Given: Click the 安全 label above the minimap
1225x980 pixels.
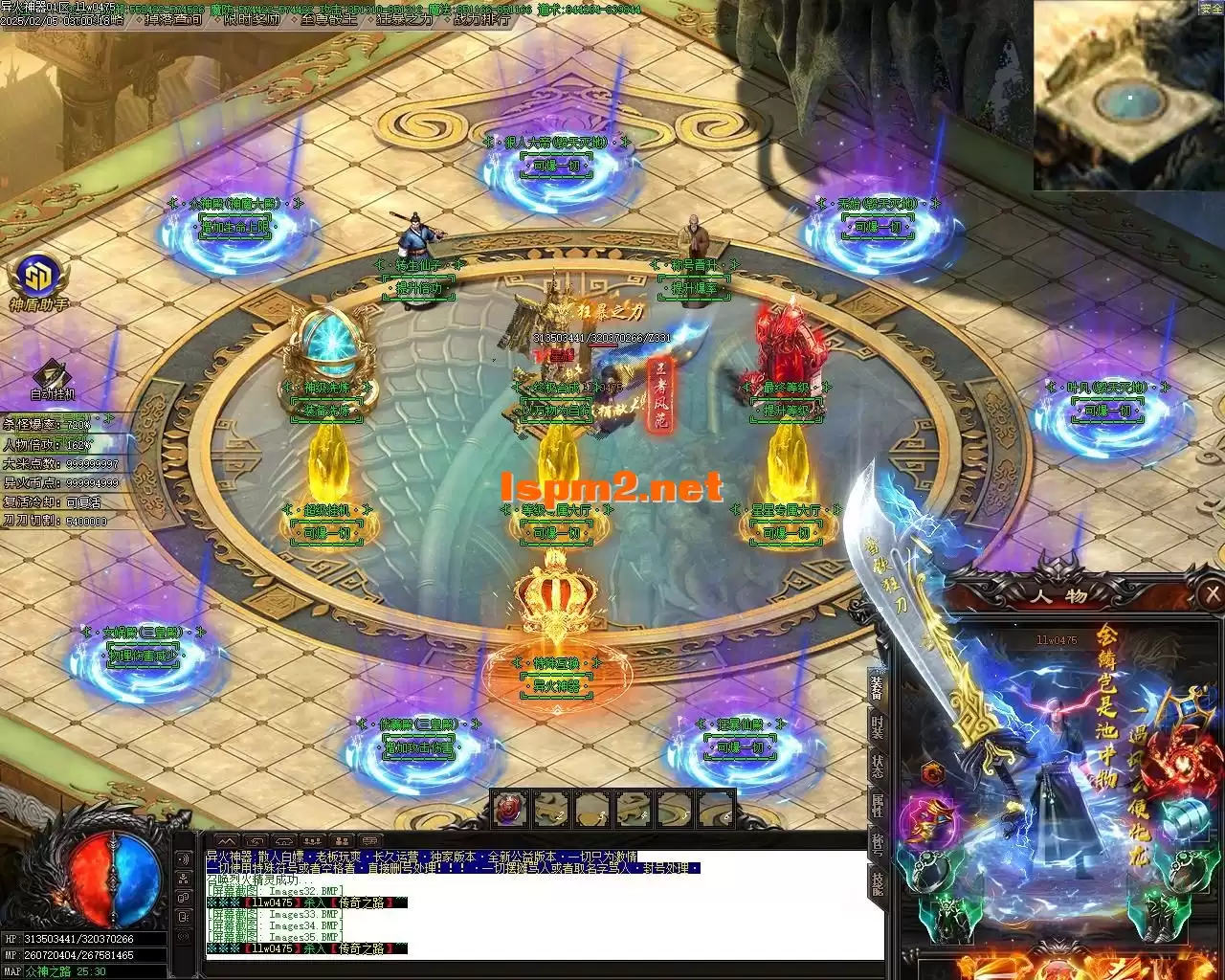Looking at the screenshot, I should pos(1210,7).
